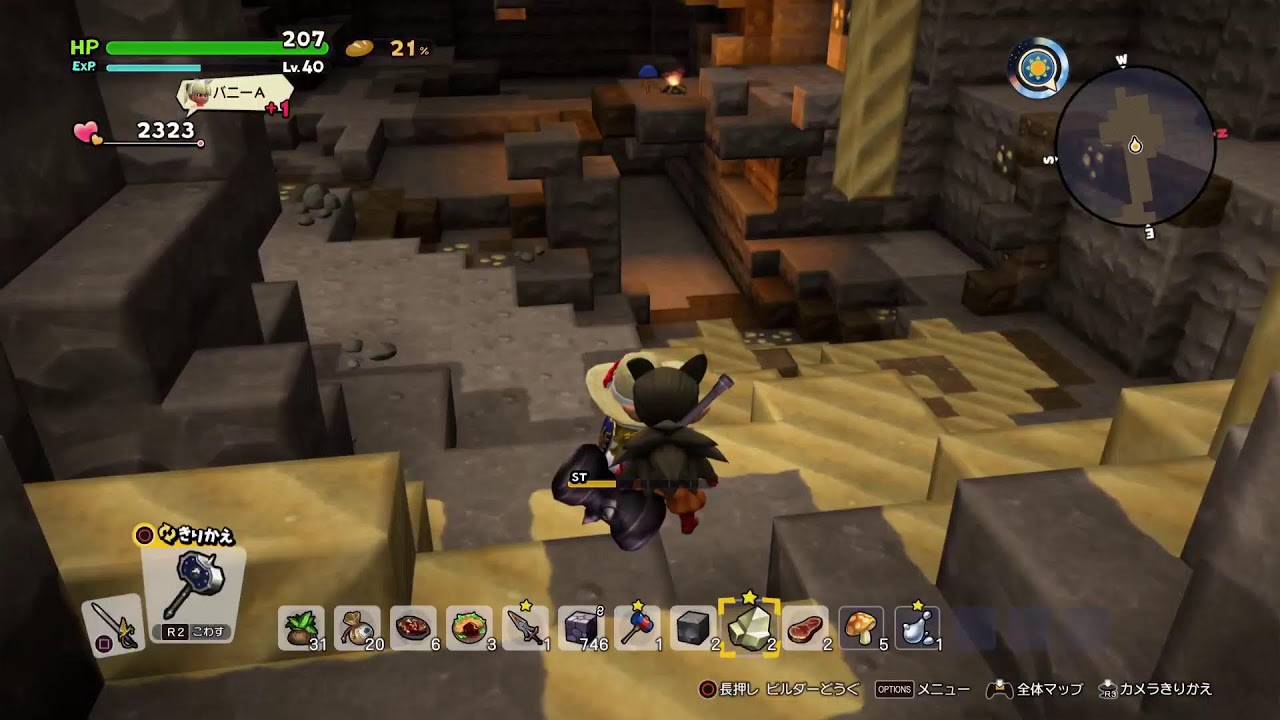The width and height of the screenshot is (1280, 720).
Task: Select the equipped sword weapon icon
Action: [112, 626]
